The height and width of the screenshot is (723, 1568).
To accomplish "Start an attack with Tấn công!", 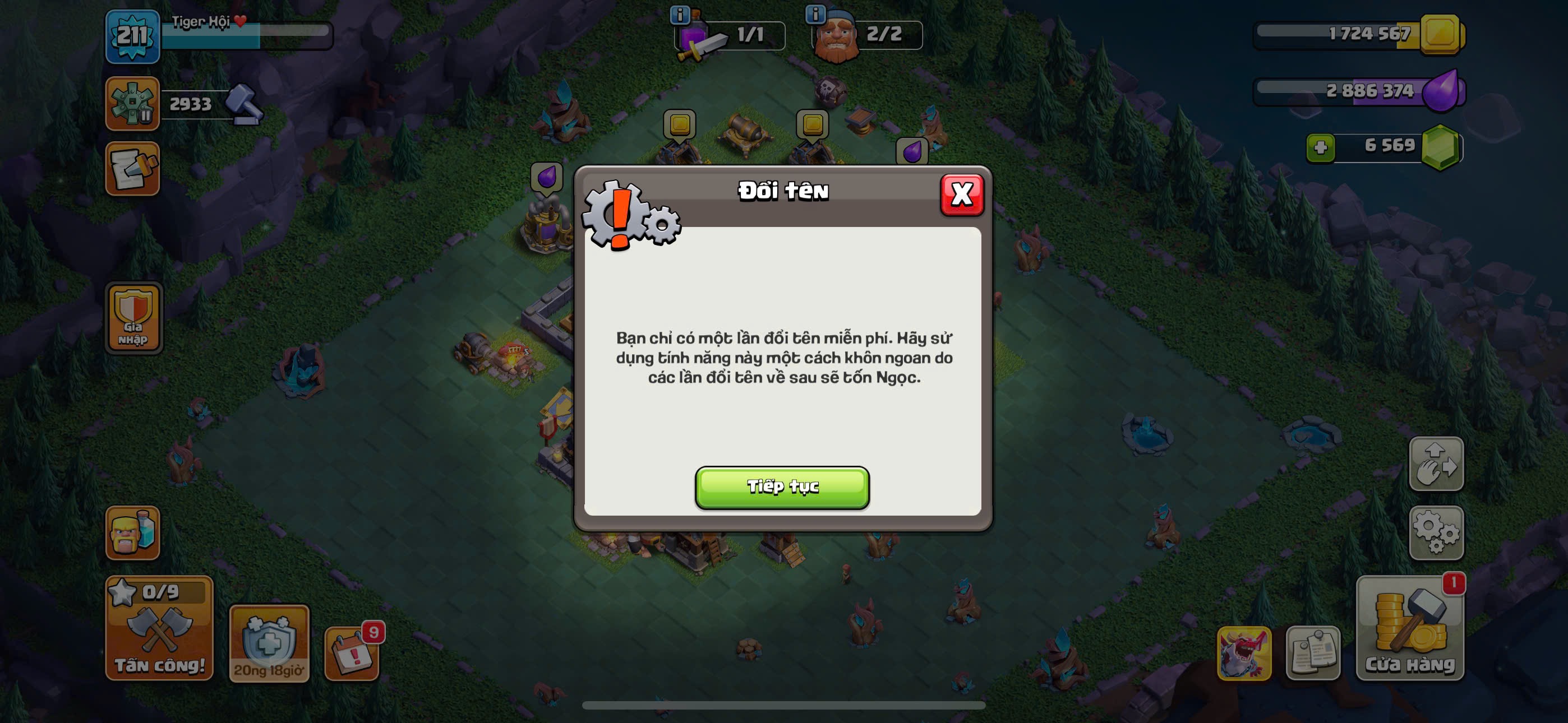I will (159, 628).
